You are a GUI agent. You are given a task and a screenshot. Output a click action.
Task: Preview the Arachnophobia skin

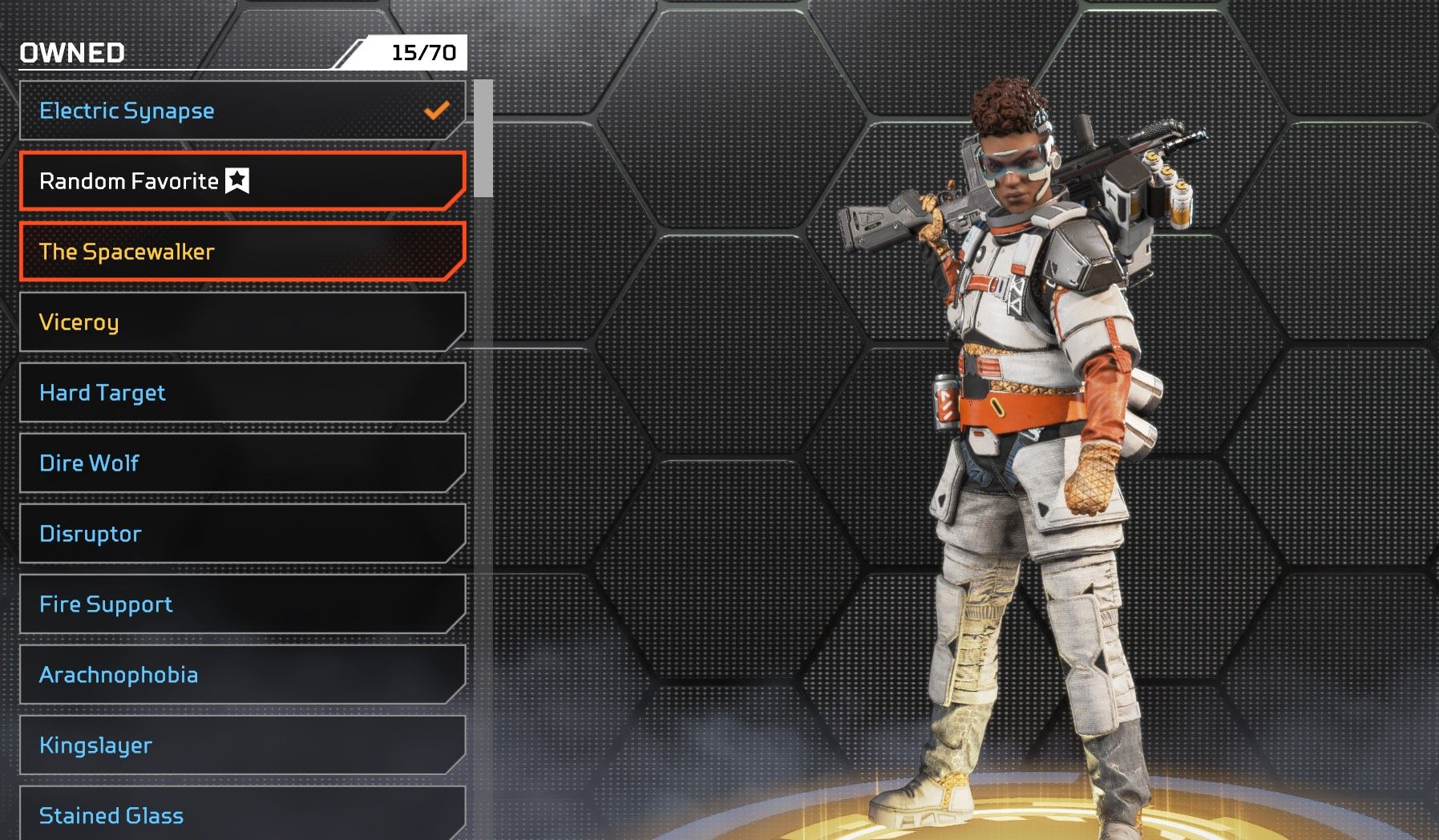[x=241, y=675]
